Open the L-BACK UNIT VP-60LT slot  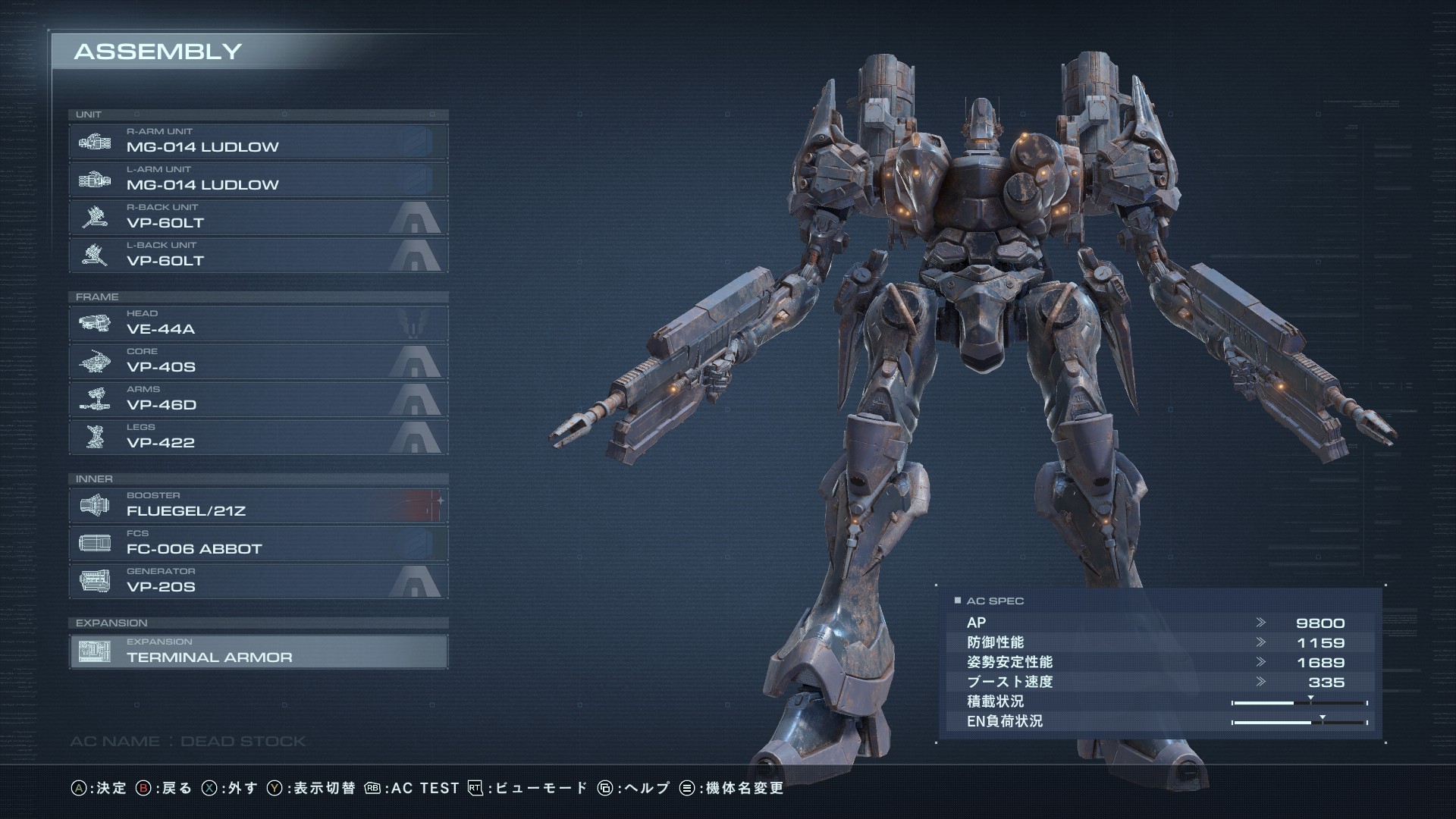coord(258,256)
